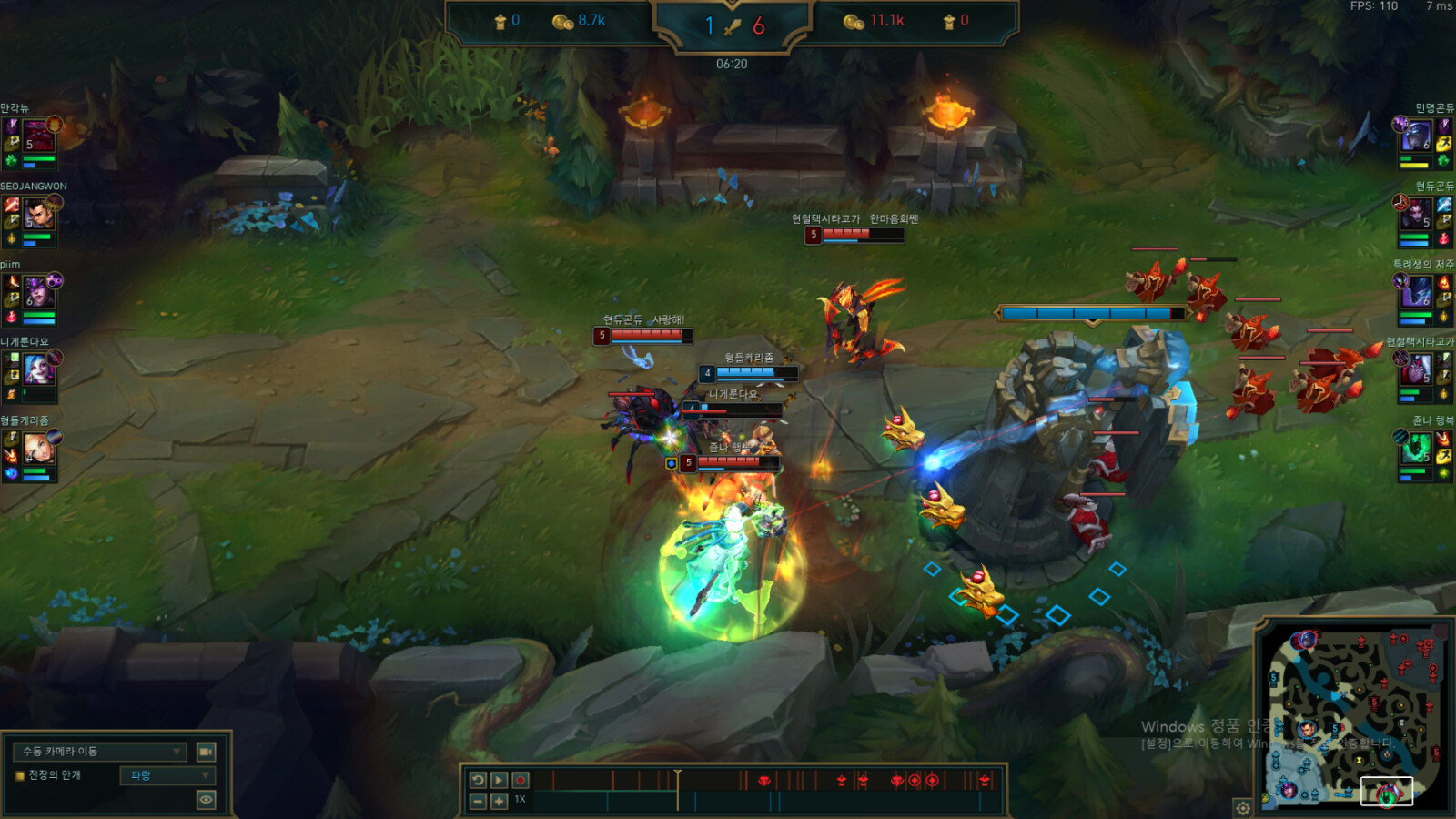Open the blue team fog dropdown
The width and height of the screenshot is (1456, 819).
[167, 775]
